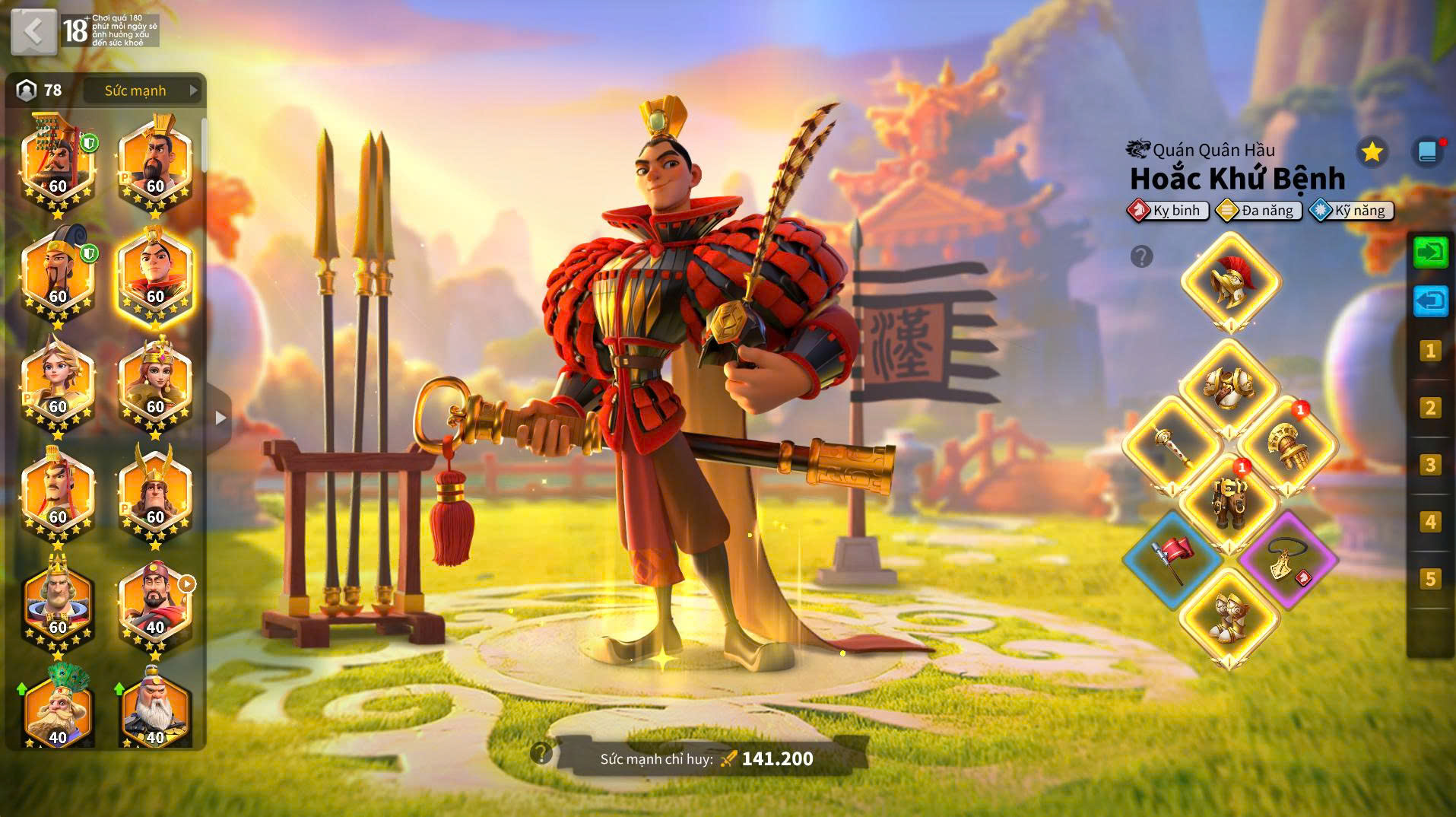Select the golden boots equipment slot
This screenshot has height=817, width=1456.
[x=1229, y=618]
